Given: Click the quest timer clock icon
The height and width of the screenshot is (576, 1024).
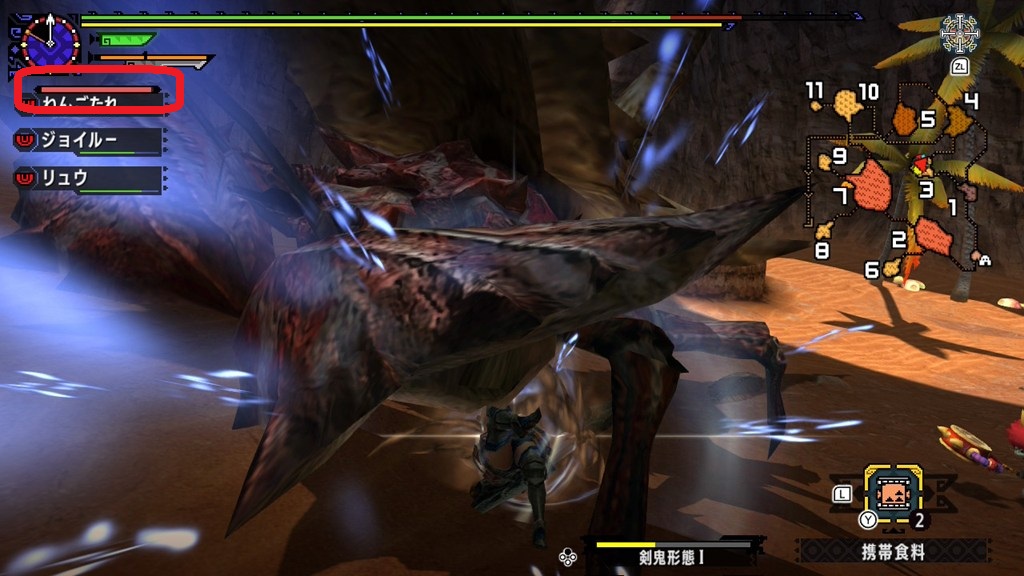Looking at the screenshot, I should pyautogui.click(x=49, y=41).
